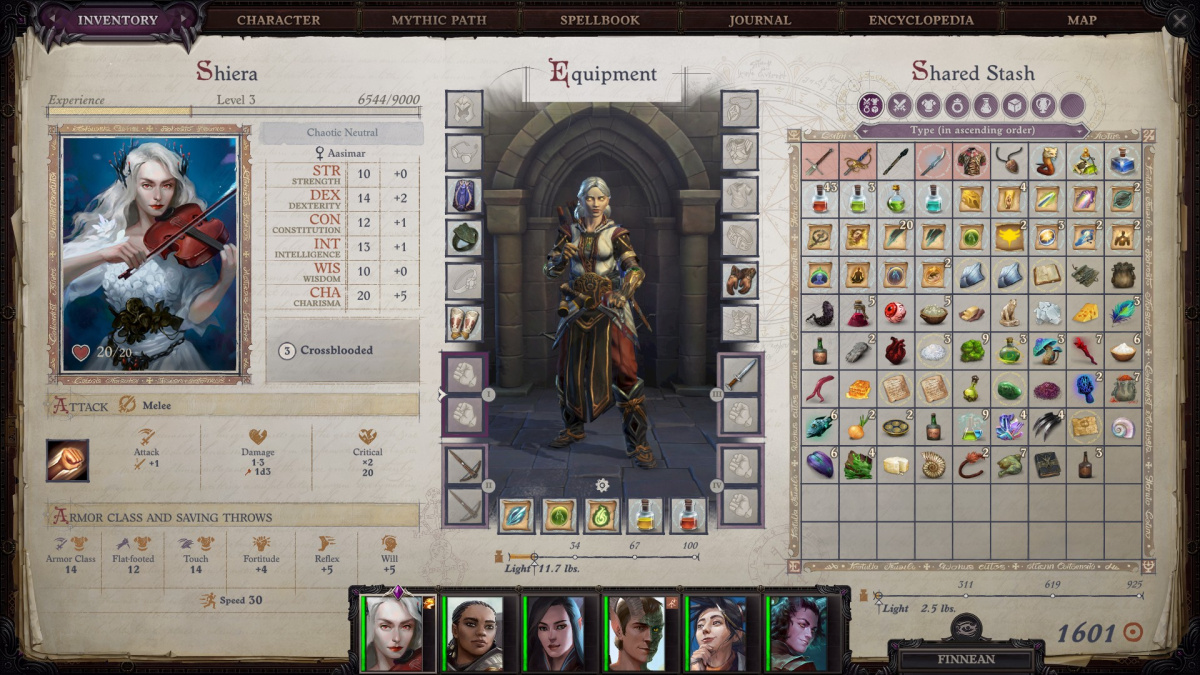1200x675 pixels.
Task: Select the green-skinned elf party portrait
Action: coord(637,633)
